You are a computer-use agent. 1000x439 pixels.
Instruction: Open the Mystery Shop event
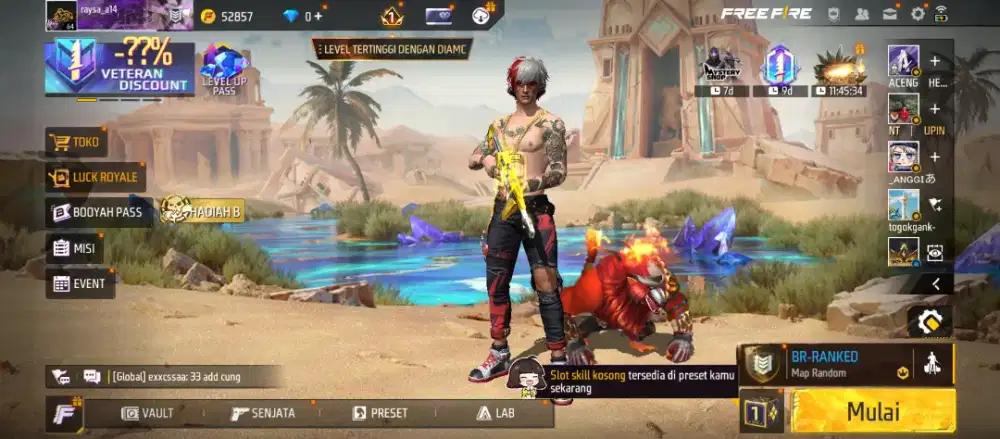click(721, 68)
